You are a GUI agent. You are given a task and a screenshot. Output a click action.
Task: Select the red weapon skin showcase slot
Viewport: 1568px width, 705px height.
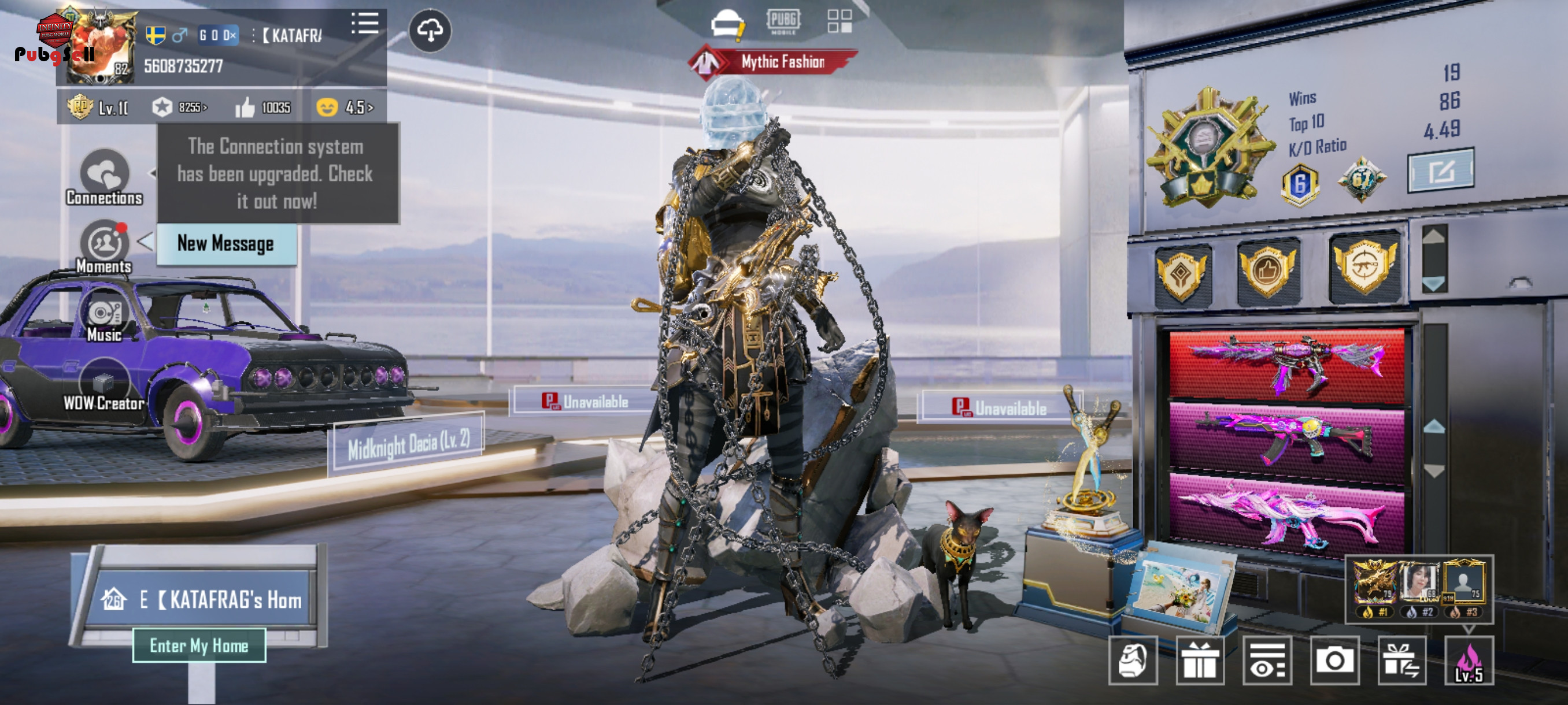point(1286,365)
